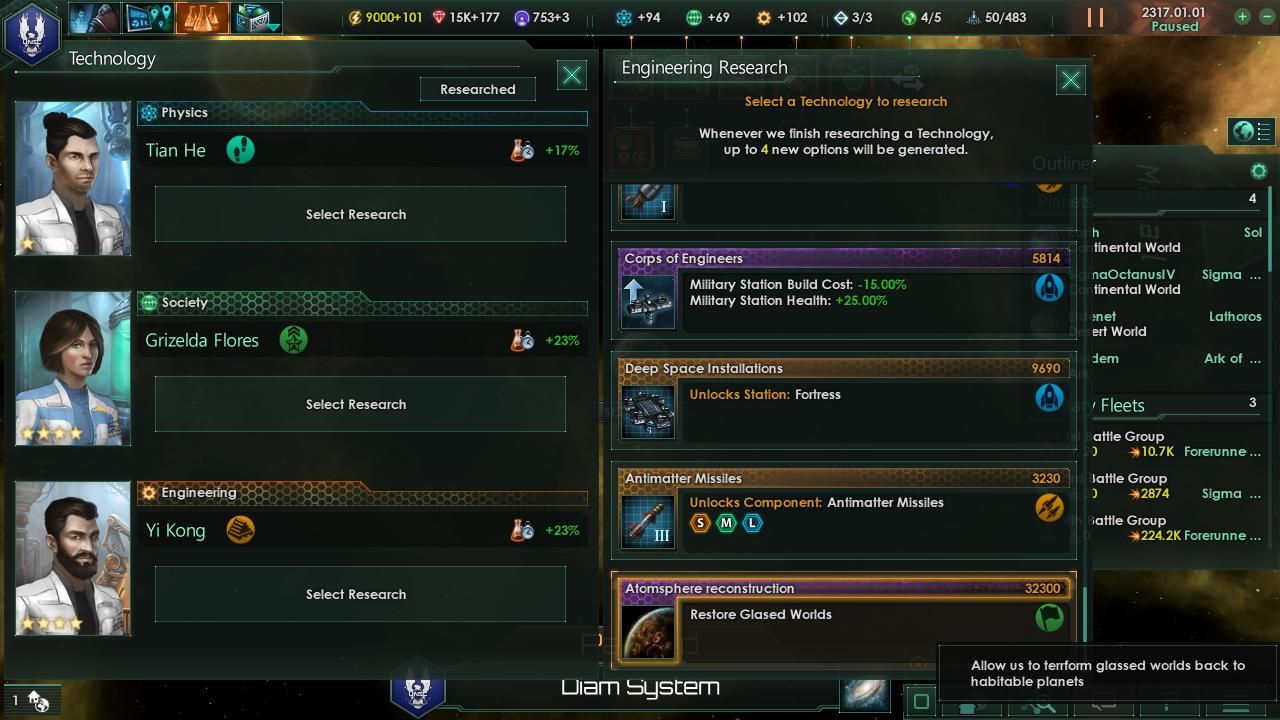Select Research for Physics
The width and height of the screenshot is (1280, 720).
(x=360, y=214)
